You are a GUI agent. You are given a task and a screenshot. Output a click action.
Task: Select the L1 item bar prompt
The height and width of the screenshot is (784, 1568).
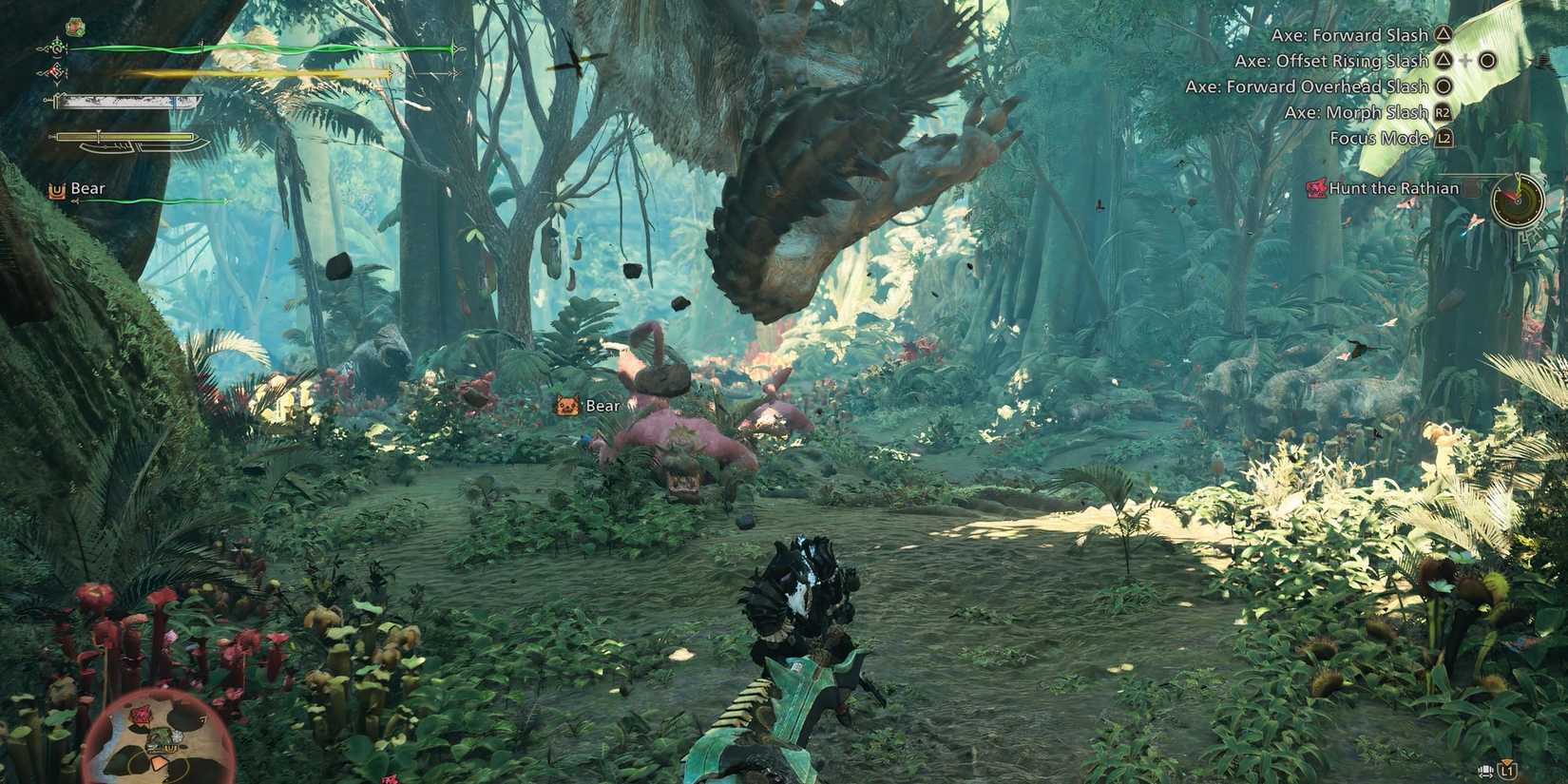coord(1508,772)
